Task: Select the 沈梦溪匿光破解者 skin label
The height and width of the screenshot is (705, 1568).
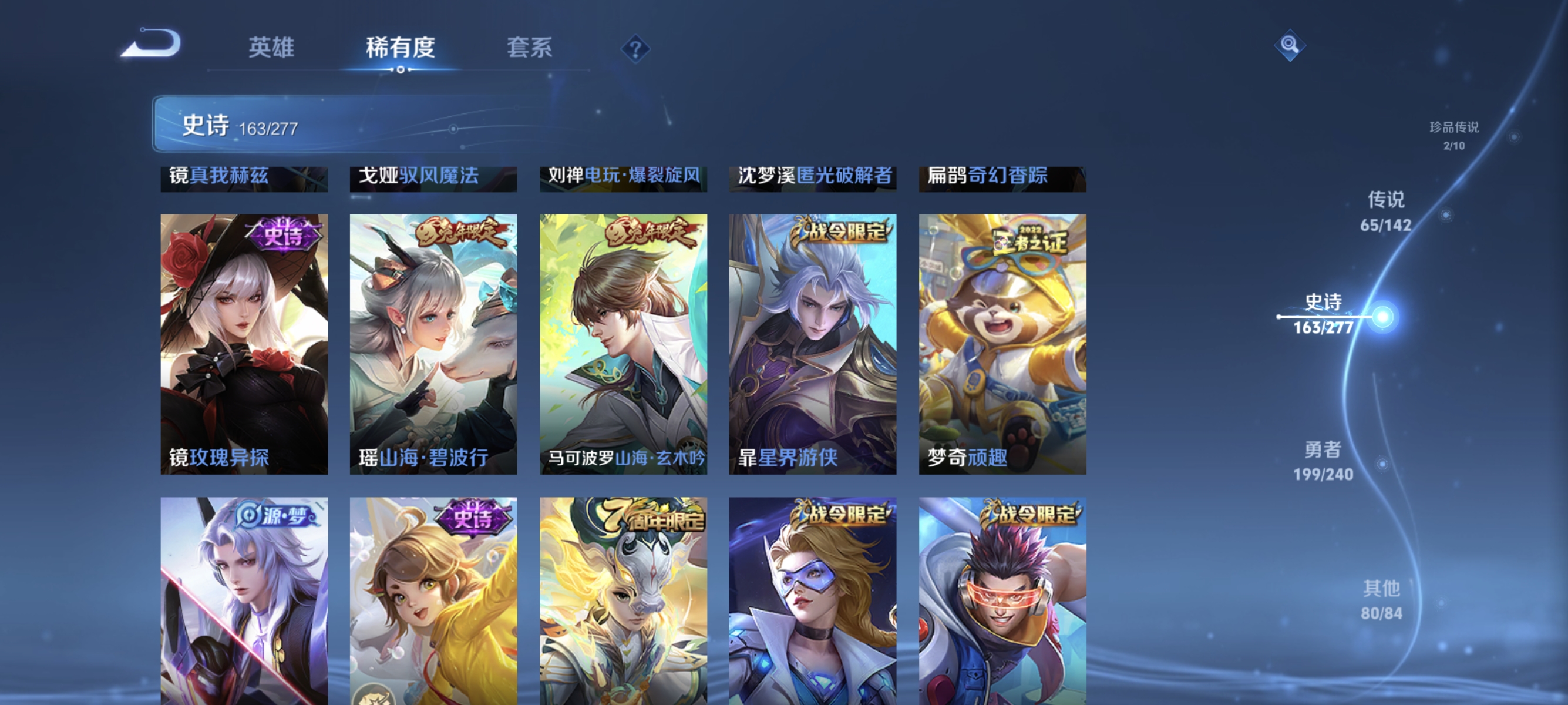Action: 813,177
